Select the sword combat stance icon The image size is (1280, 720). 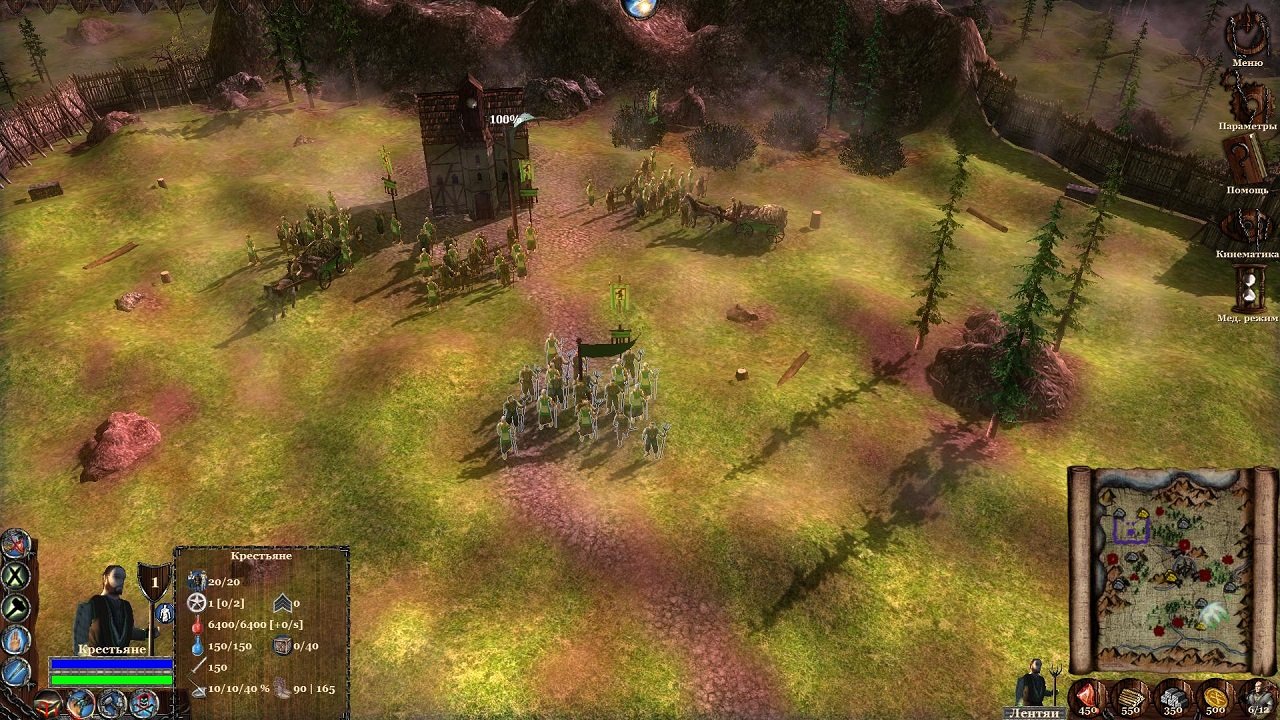point(13,671)
